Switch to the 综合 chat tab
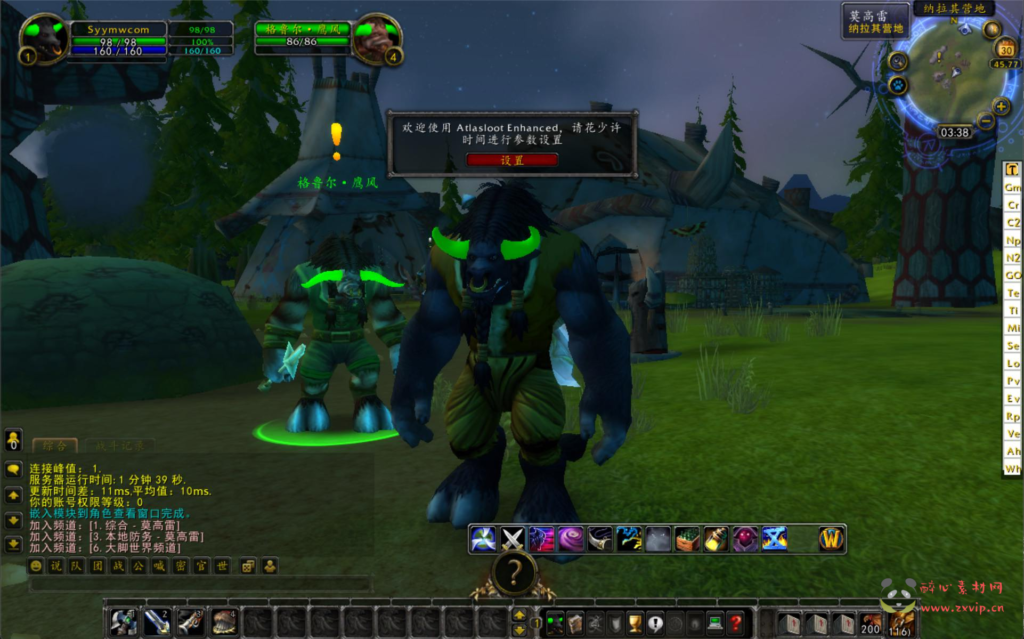 point(54,446)
